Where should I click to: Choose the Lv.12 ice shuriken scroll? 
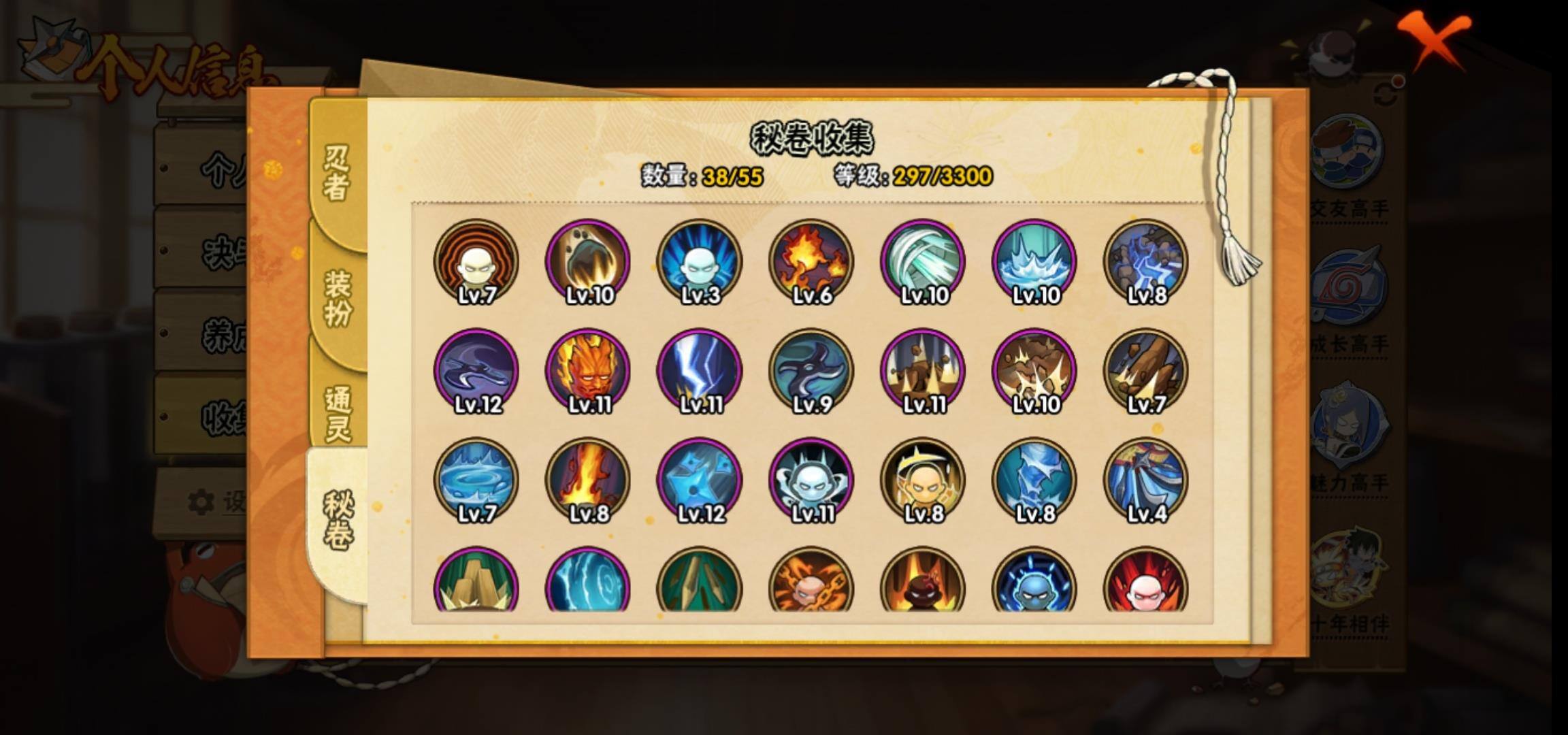(700, 480)
